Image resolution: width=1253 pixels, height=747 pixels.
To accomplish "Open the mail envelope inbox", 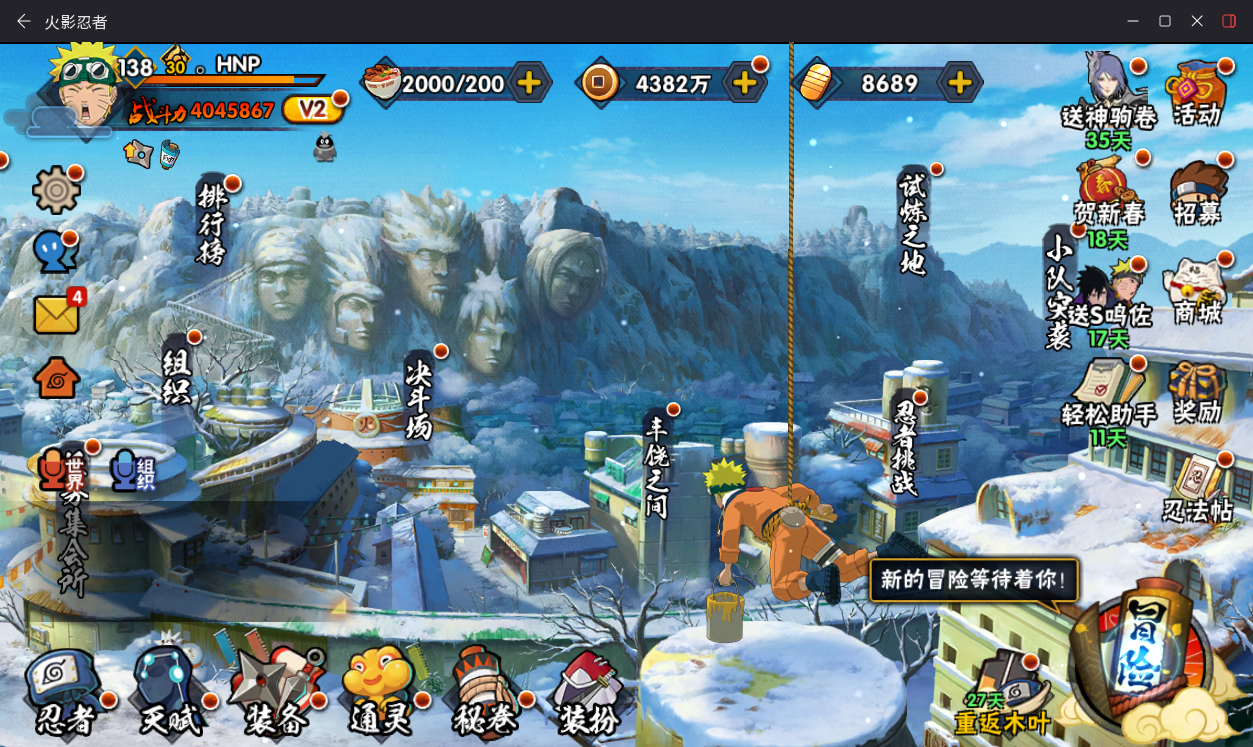I will 57,314.
